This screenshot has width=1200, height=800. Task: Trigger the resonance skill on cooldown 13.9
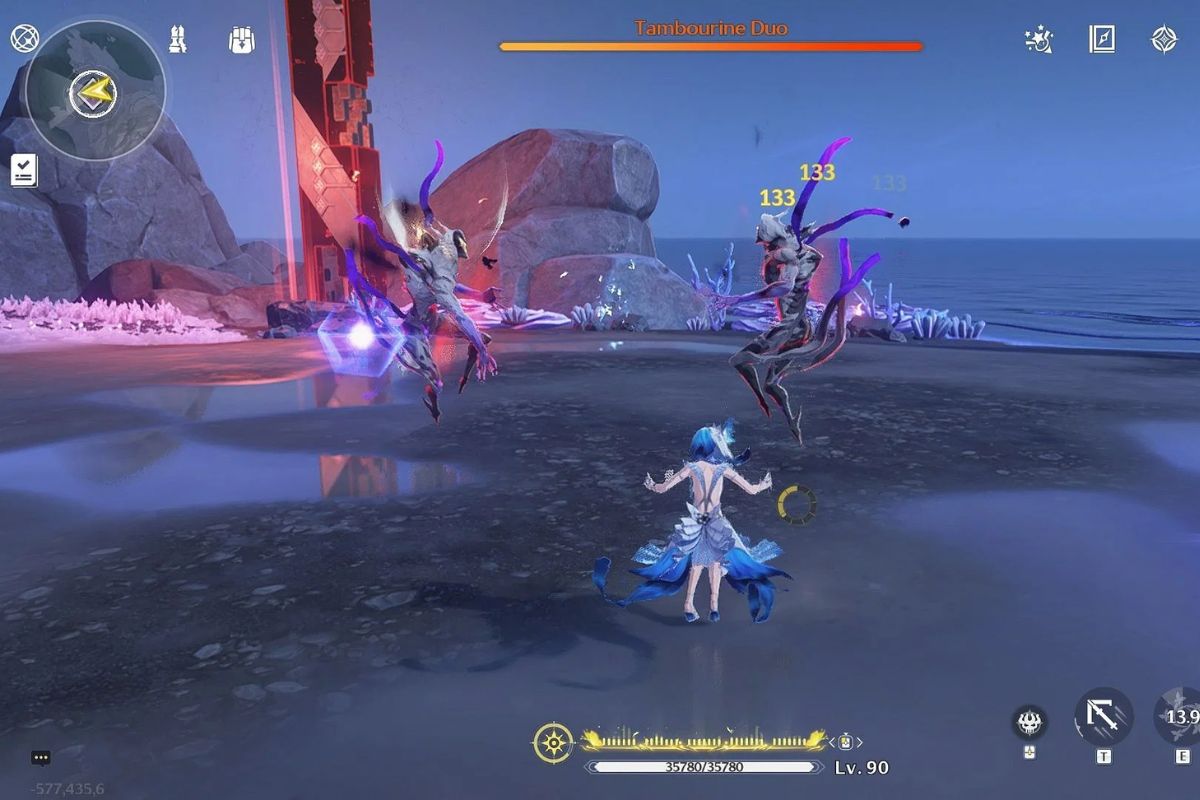[x=1180, y=717]
